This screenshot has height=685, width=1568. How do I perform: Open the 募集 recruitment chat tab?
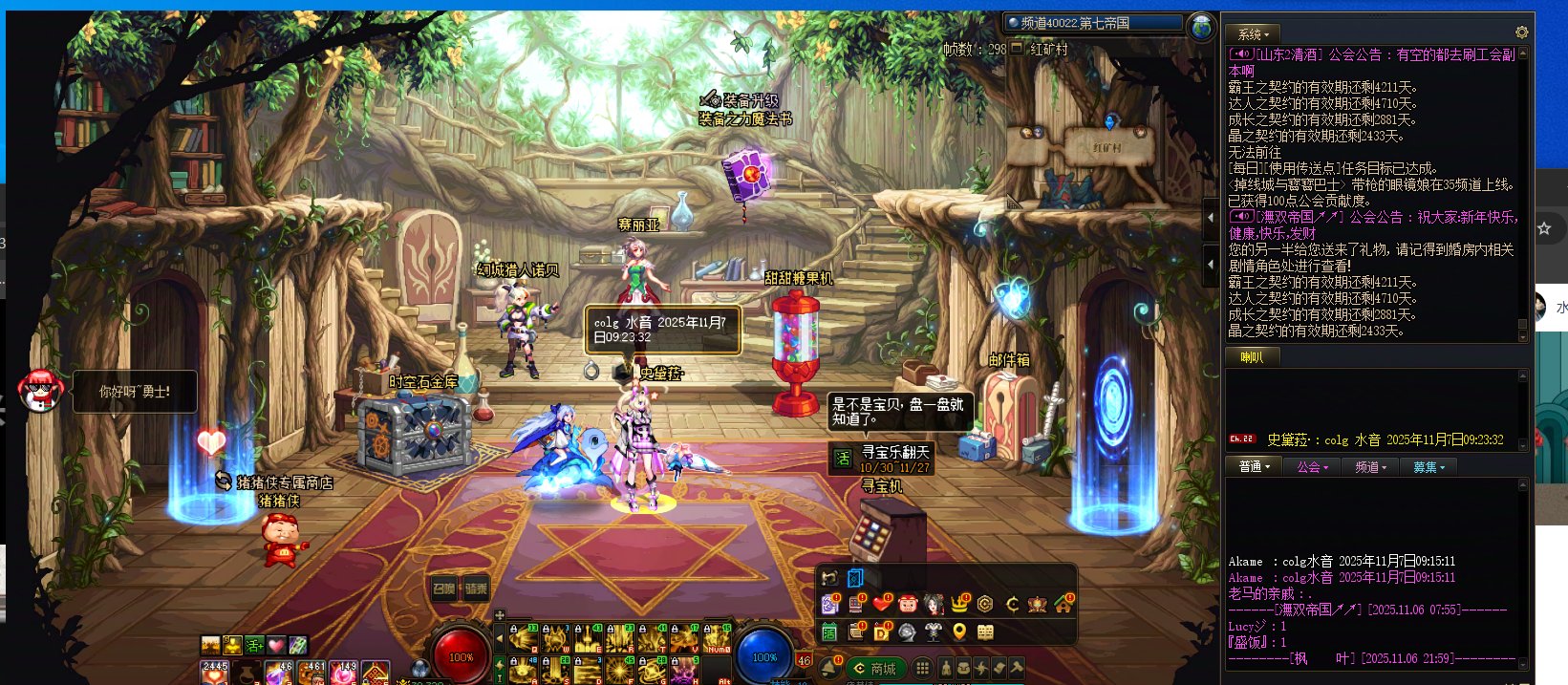tap(1428, 466)
